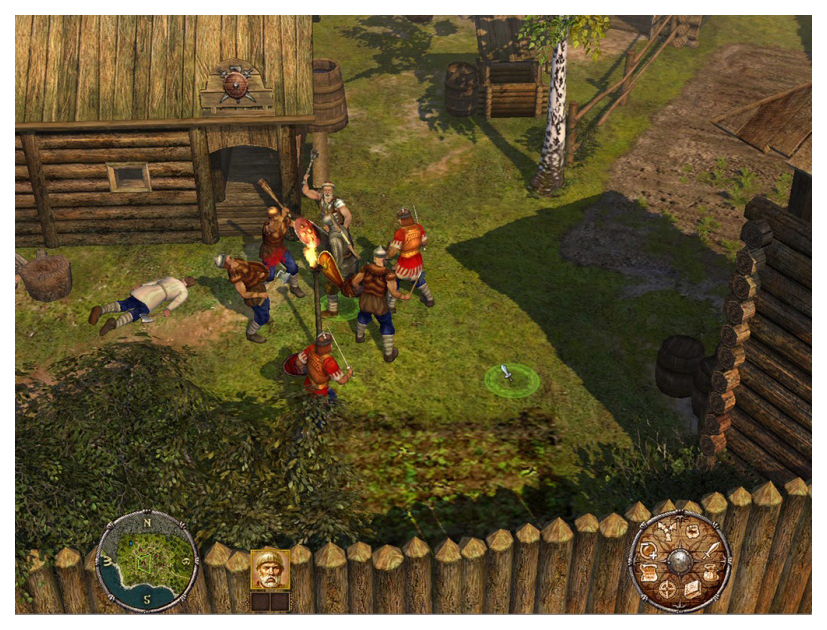Select the bearded hero portrait
Viewport: 827px width, 630px height.
coord(269,569)
